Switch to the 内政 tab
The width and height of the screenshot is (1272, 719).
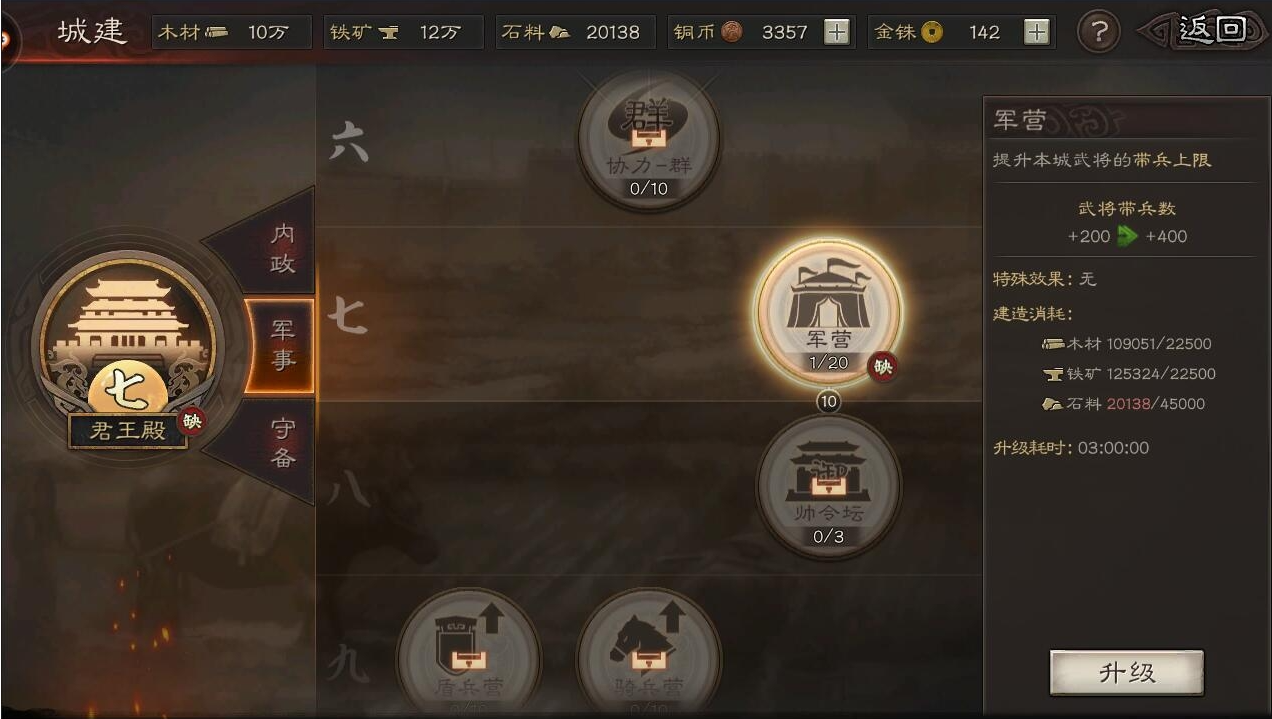coord(280,247)
